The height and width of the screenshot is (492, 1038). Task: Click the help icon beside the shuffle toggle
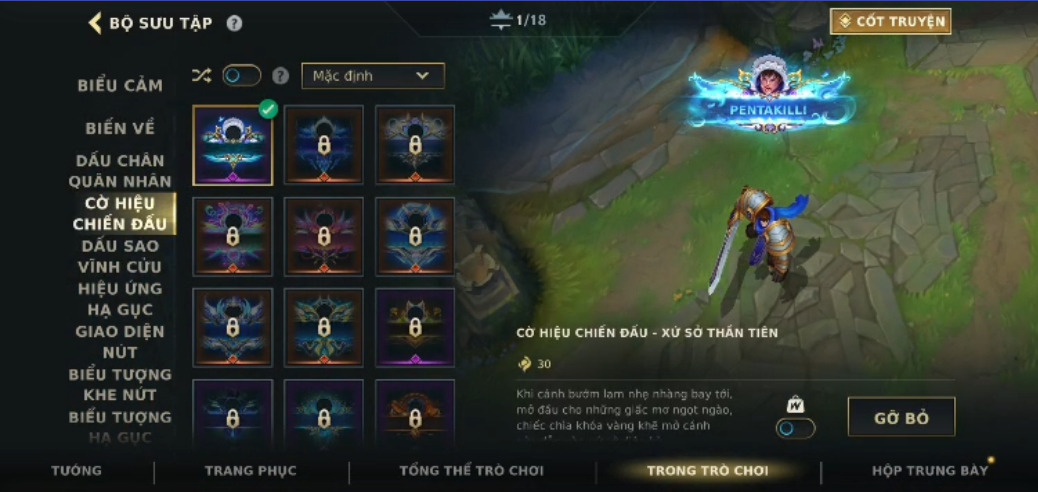pos(281,76)
